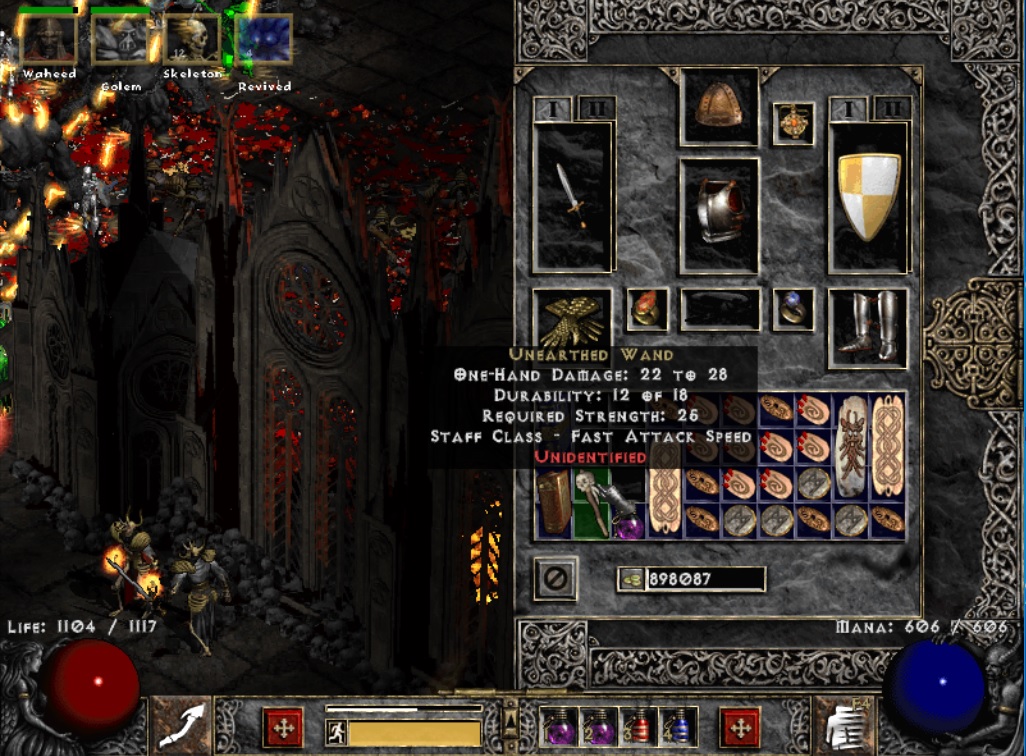Open the right-click skill selector

(845, 725)
